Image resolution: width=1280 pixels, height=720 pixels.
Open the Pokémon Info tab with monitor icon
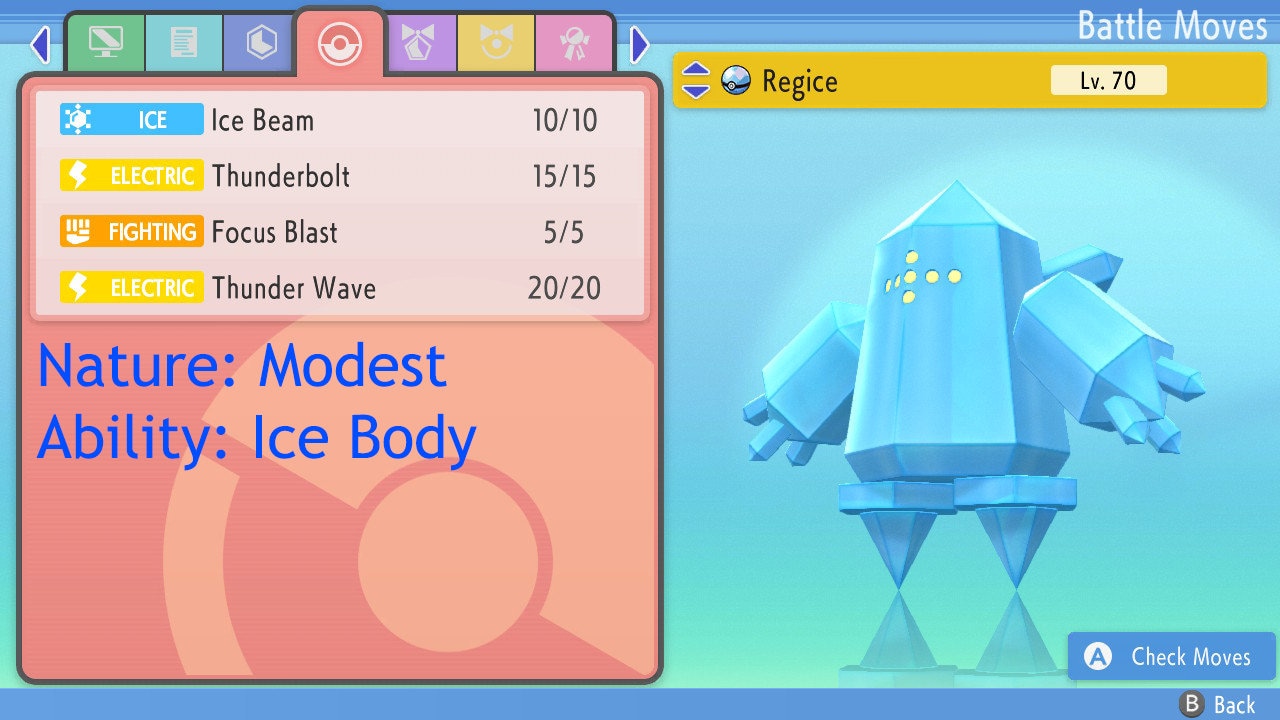pyautogui.click(x=105, y=42)
